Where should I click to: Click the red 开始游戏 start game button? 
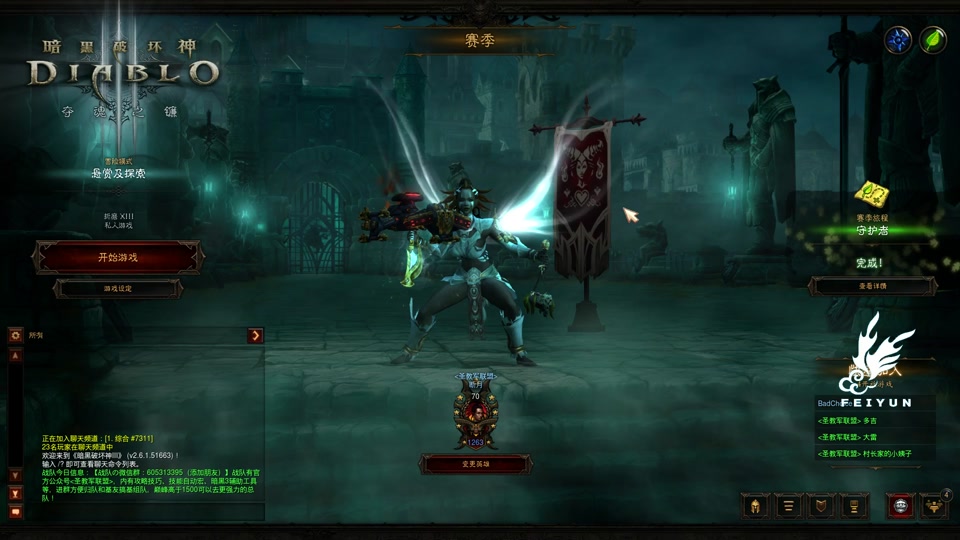[x=118, y=257]
